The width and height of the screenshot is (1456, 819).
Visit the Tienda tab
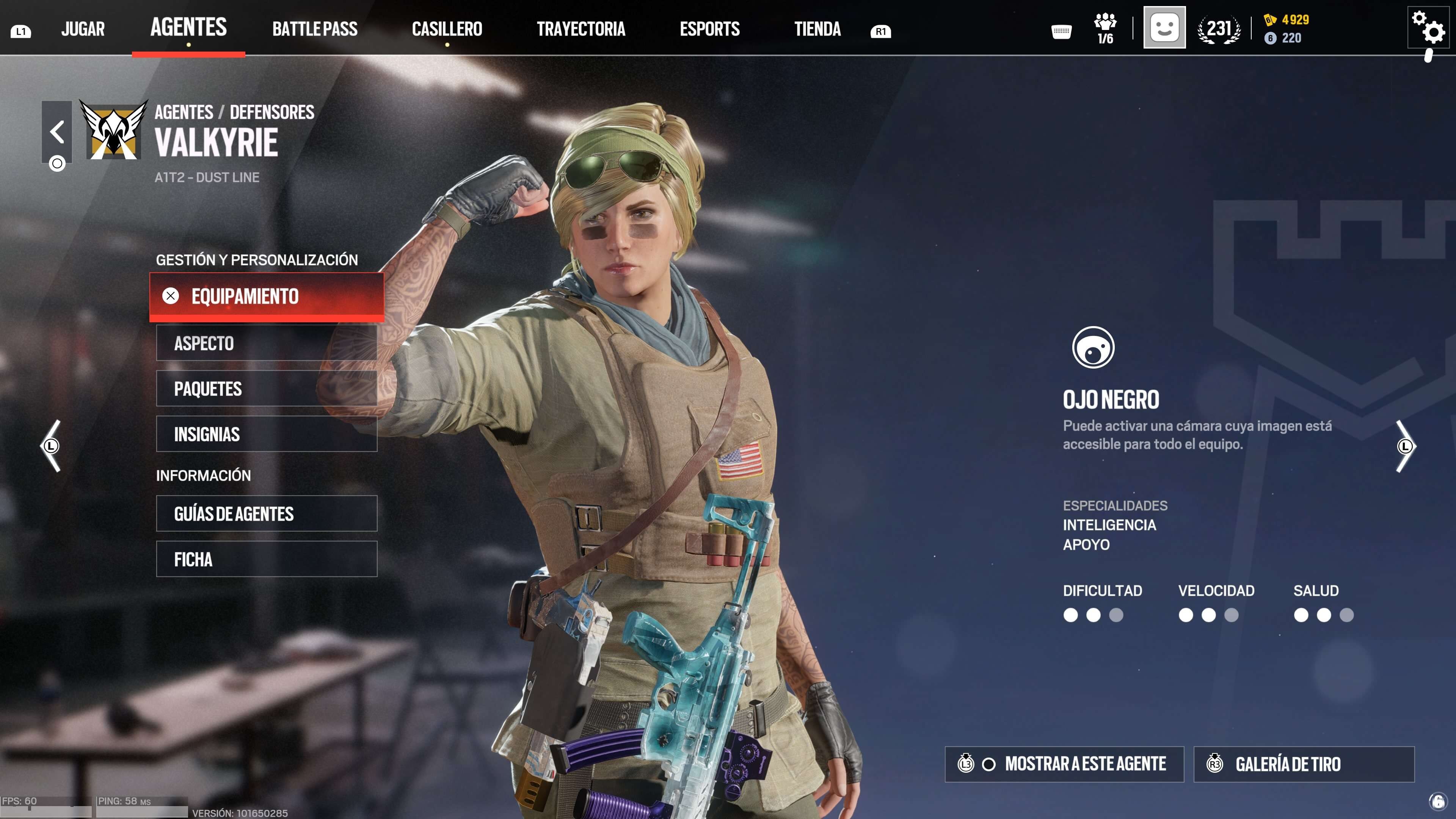[817, 29]
